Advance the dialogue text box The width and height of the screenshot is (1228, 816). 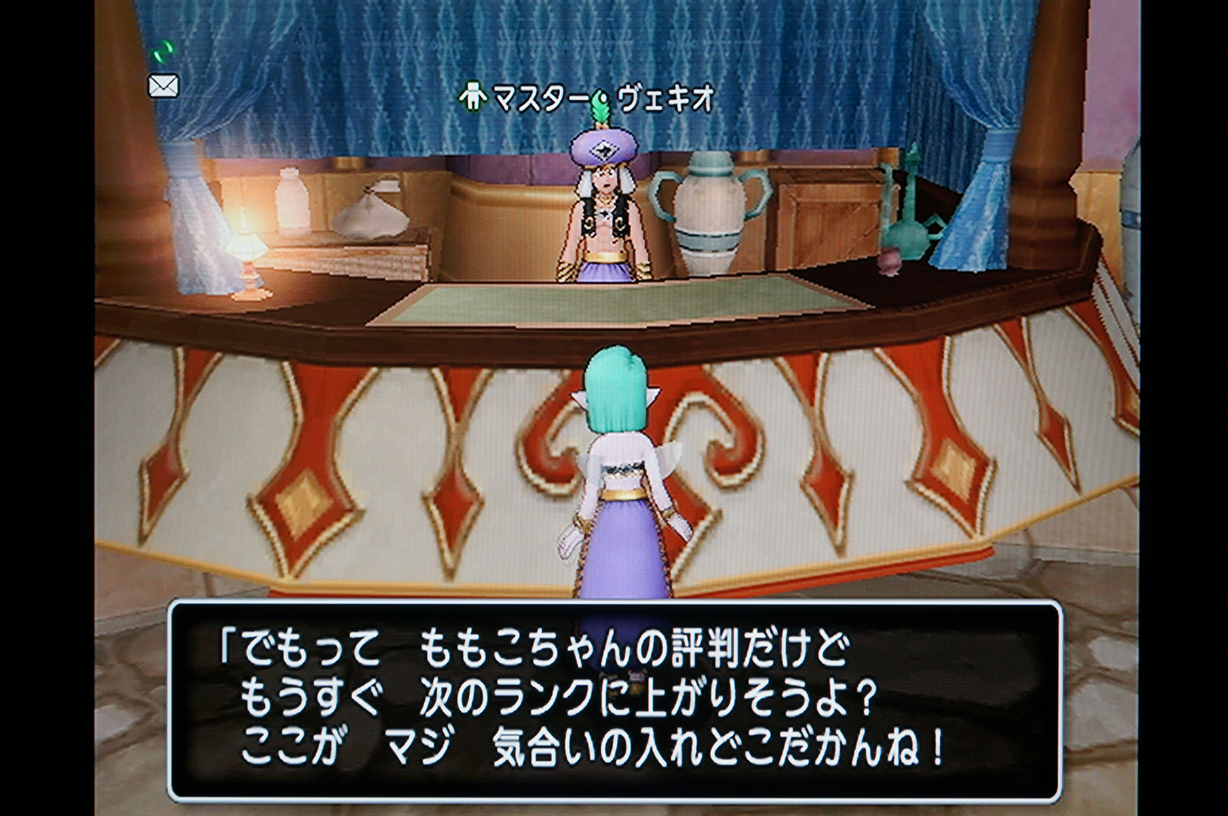tap(614, 700)
